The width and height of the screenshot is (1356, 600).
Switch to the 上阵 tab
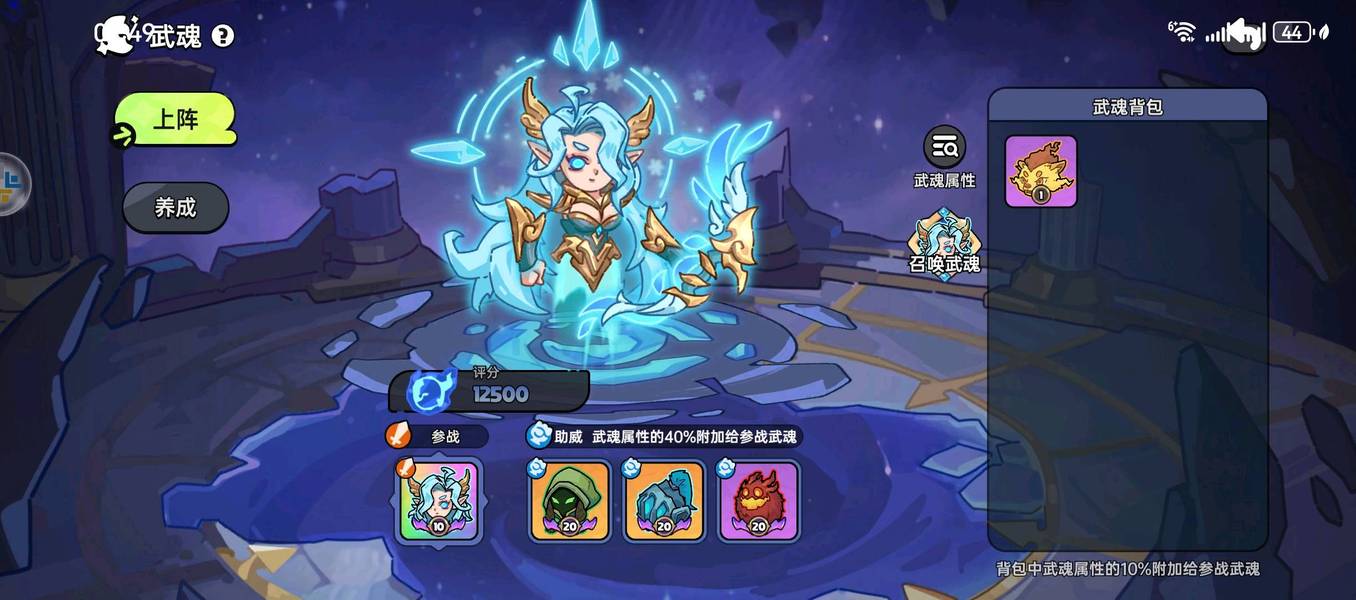click(x=175, y=120)
